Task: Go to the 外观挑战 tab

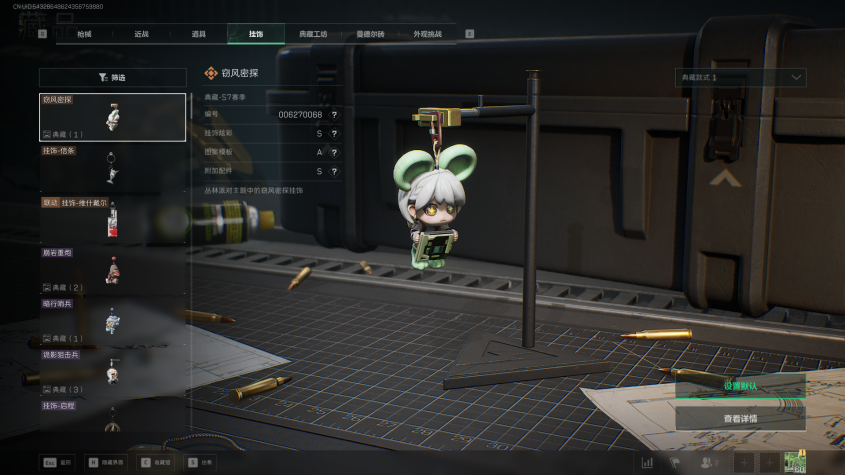Action: click(x=427, y=34)
